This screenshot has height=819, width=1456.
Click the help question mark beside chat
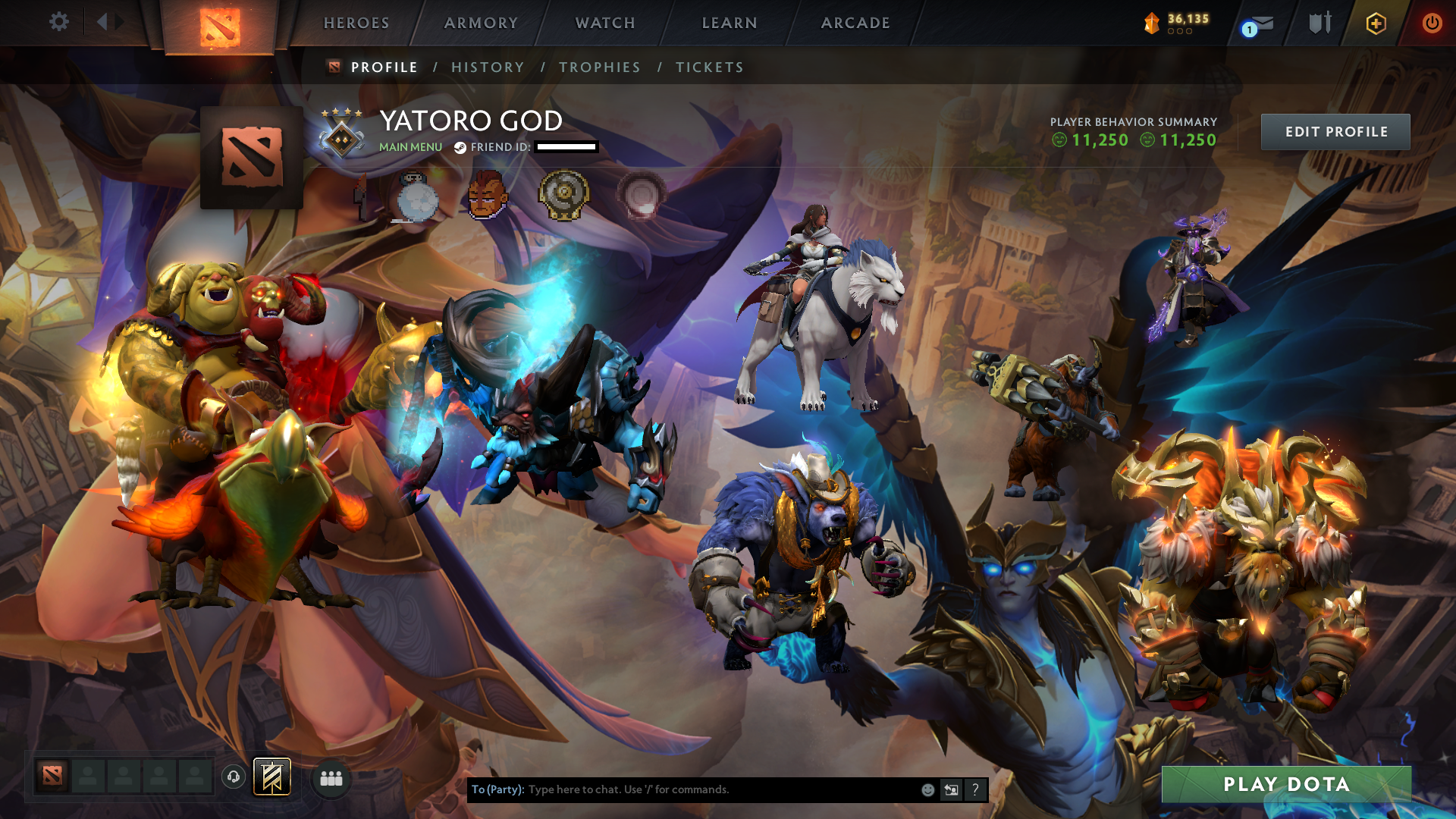[975, 789]
